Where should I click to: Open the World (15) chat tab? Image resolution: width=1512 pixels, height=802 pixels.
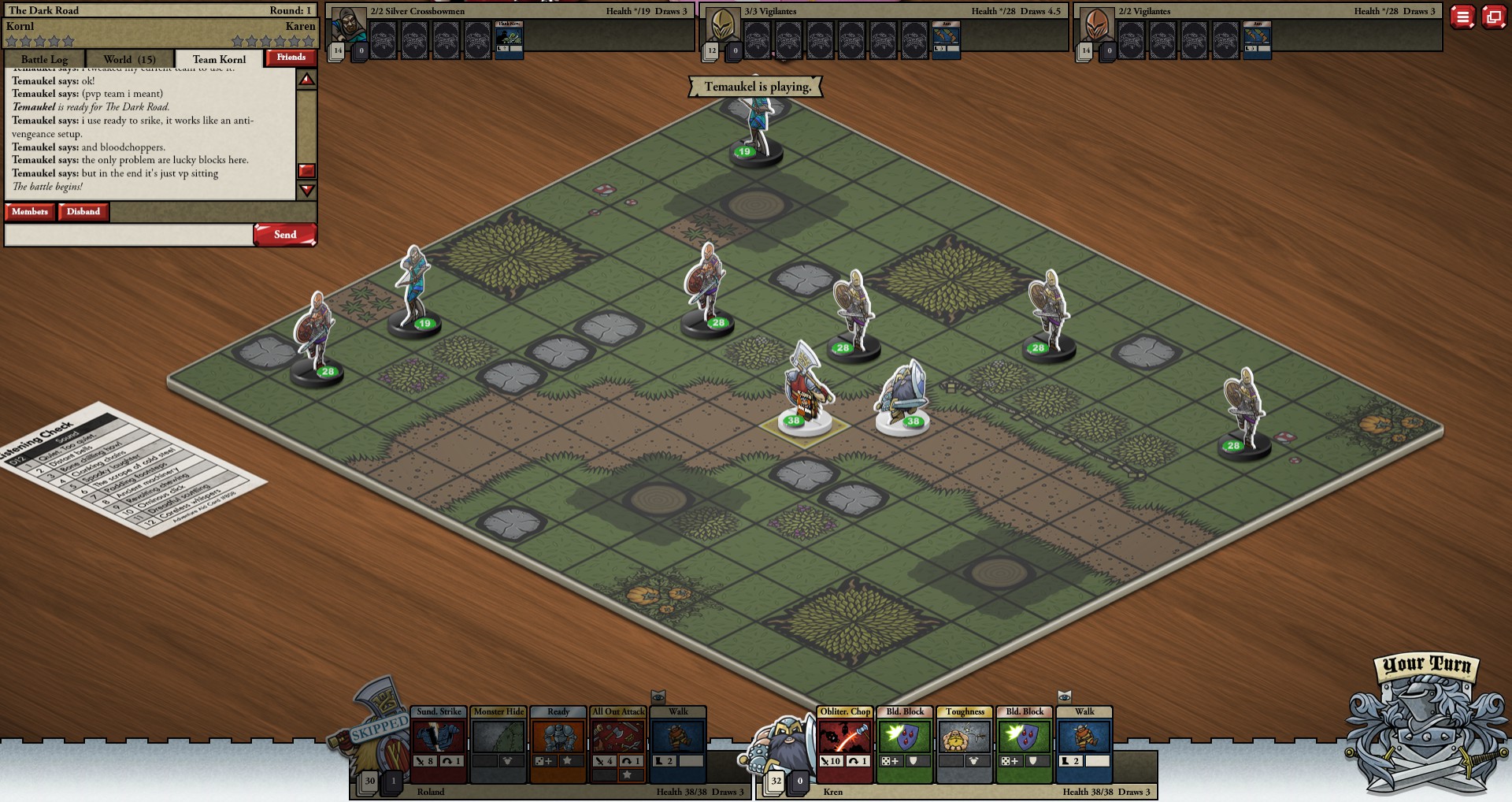click(130, 59)
